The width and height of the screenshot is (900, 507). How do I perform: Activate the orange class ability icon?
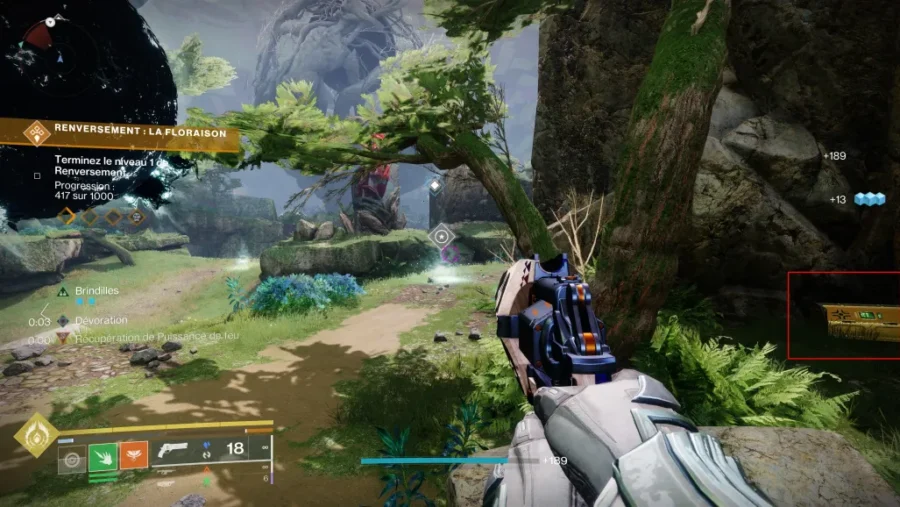pyautogui.click(x=134, y=457)
